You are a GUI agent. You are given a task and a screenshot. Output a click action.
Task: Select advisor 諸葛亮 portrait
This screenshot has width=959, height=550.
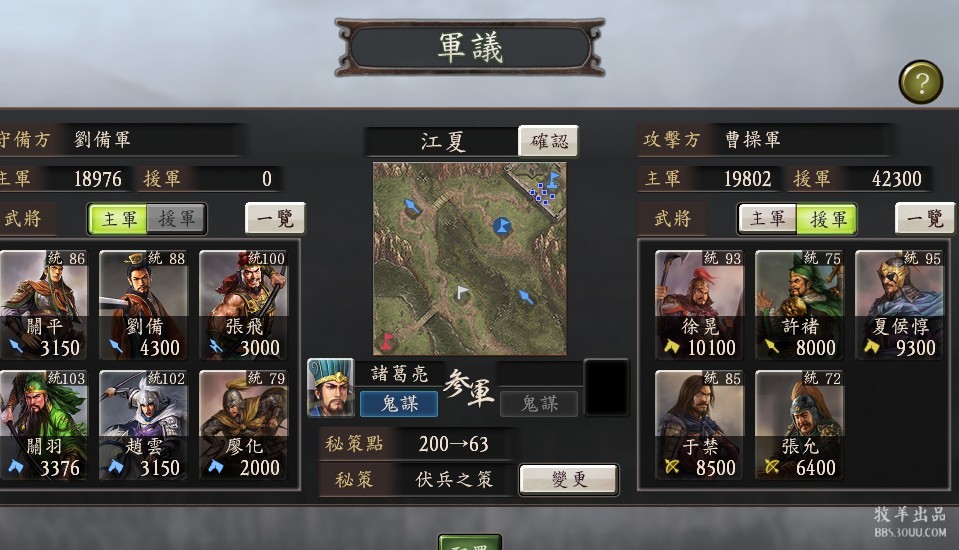tap(330, 387)
